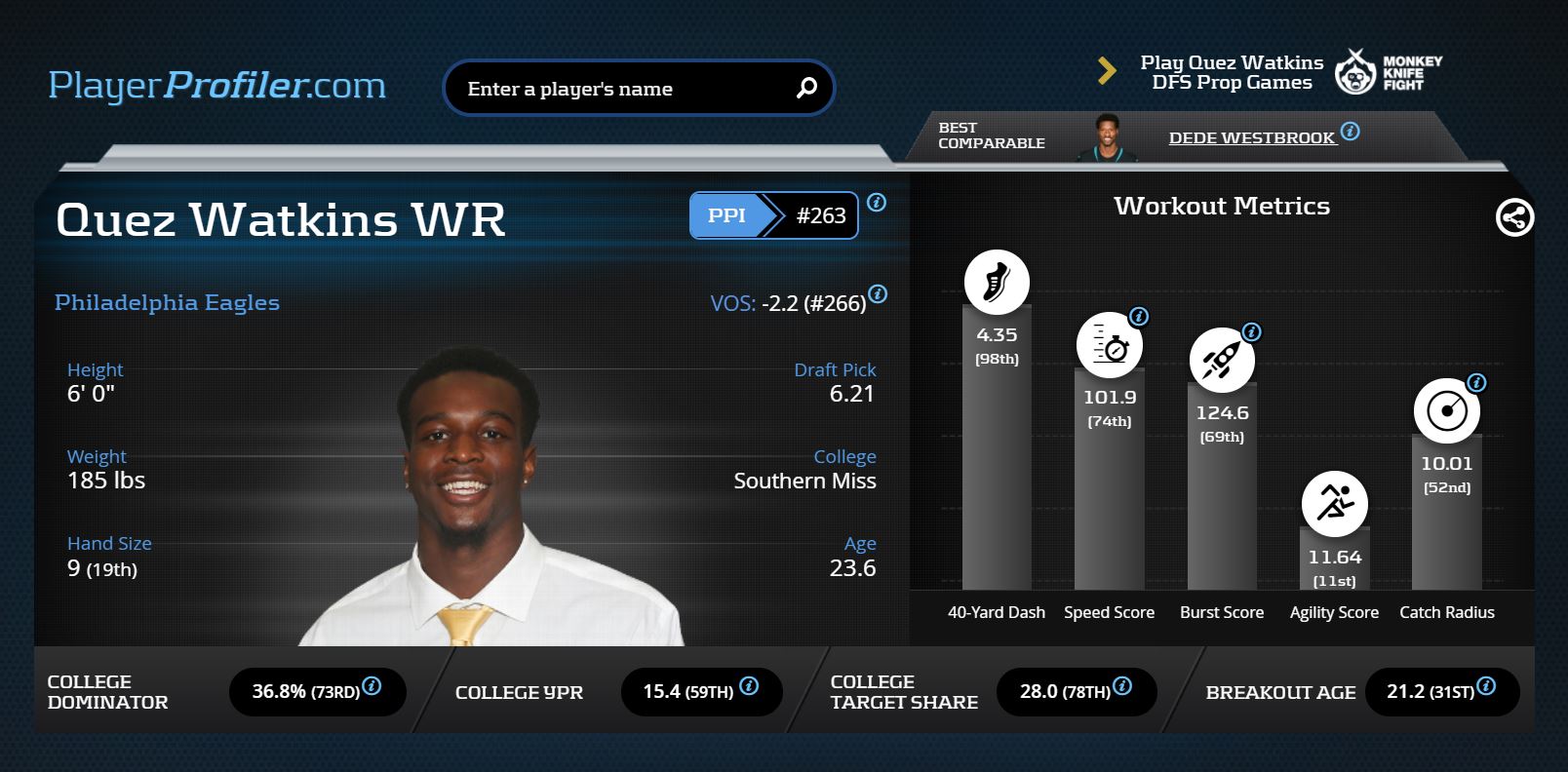
Task: Open Dede Westbrook comparable player link
Action: (1251, 138)
